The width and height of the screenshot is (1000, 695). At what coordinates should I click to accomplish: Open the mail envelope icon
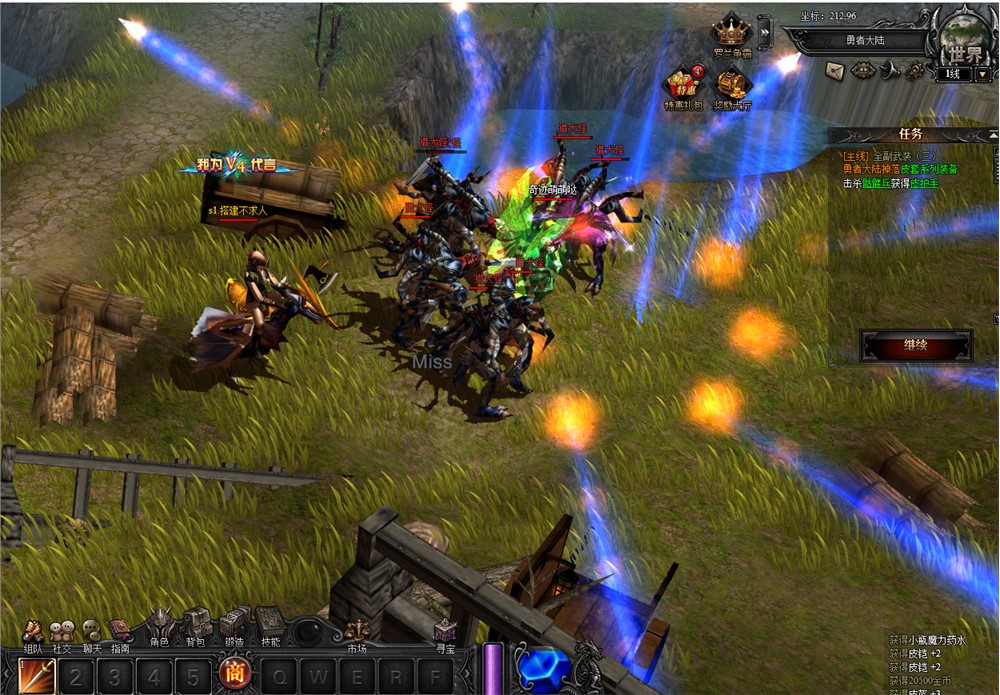(x=835, y=70)
